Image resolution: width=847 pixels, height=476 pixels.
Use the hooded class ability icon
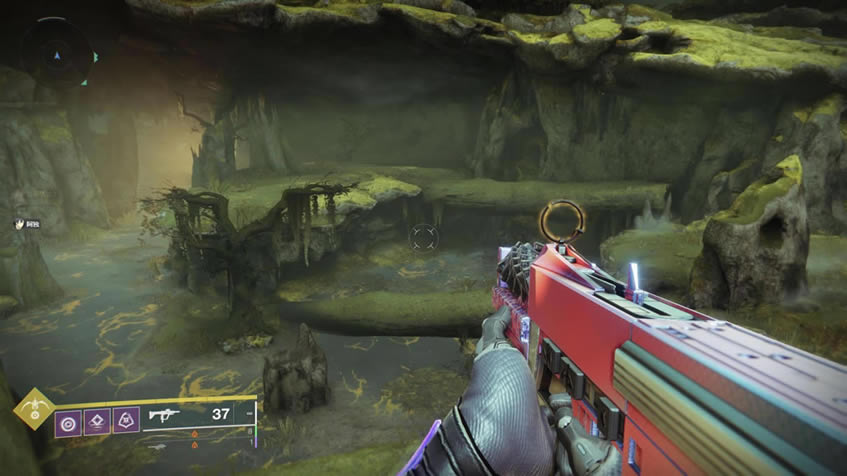click(x=126, y=421)
